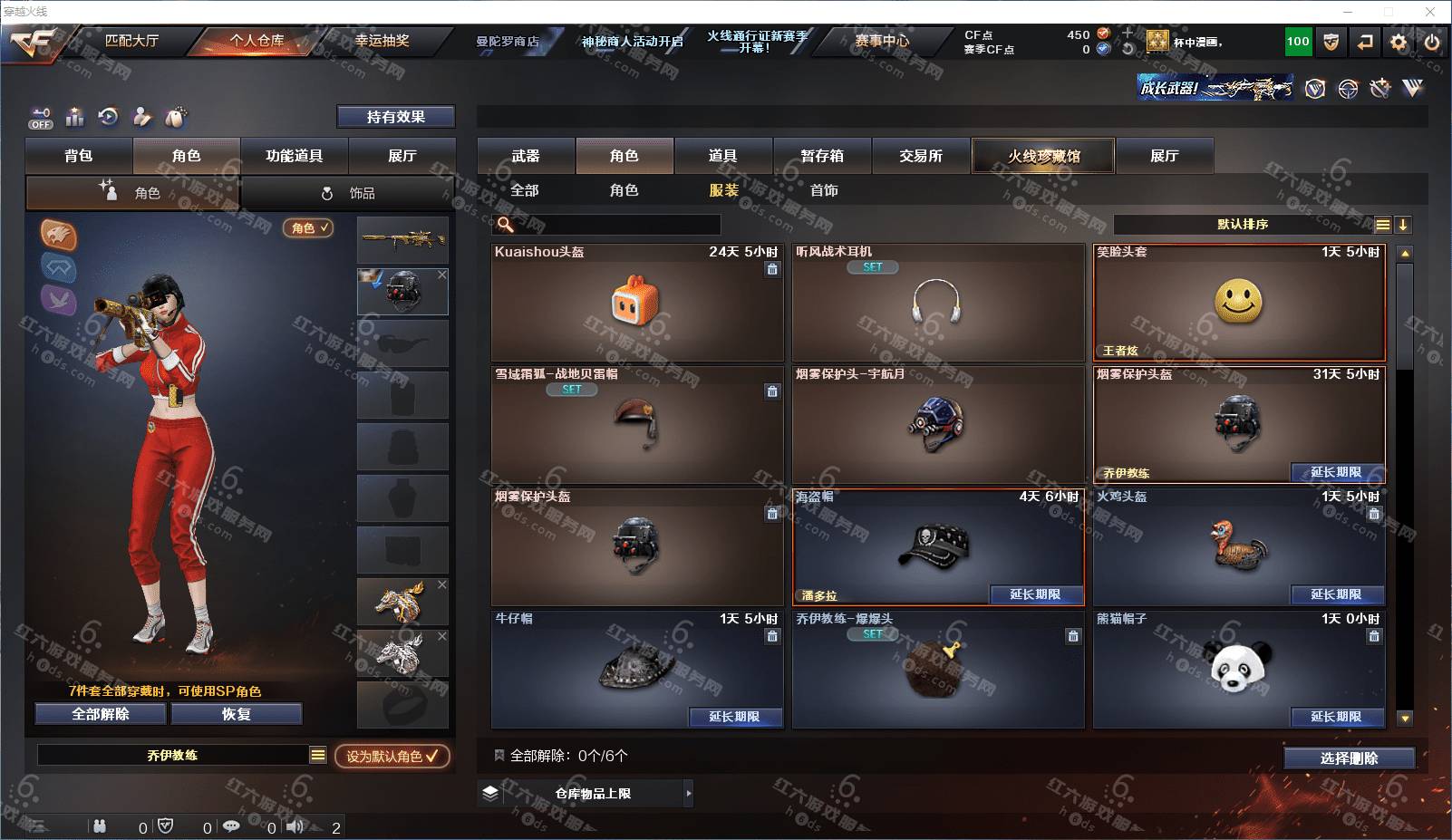Select the Kuaishou头盔 helmet item

[x=636, y=303]
